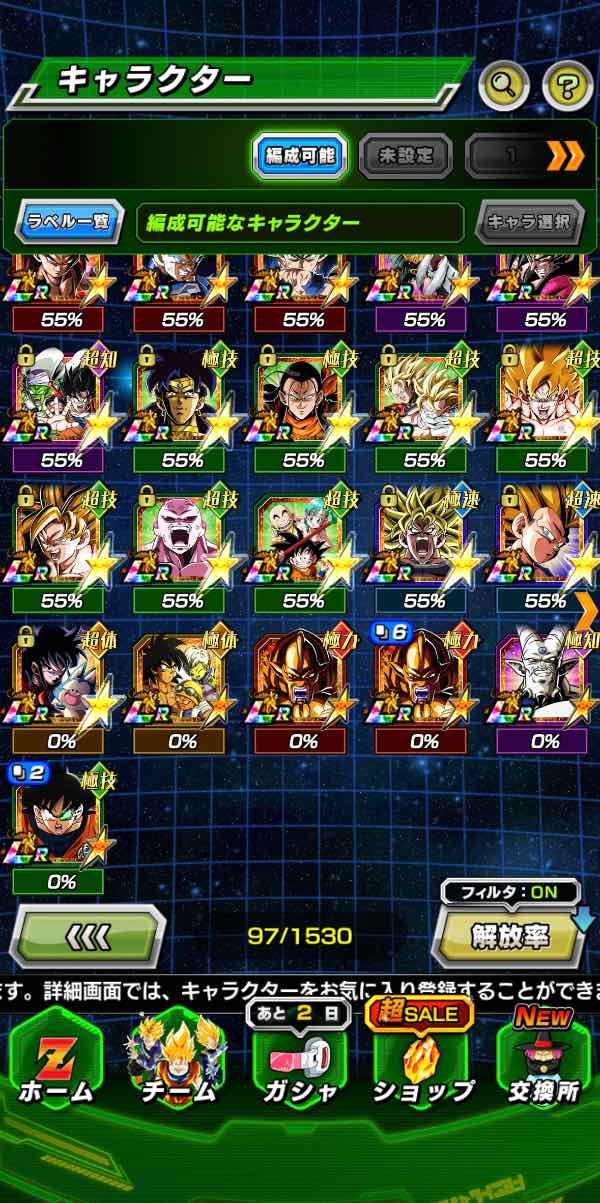
Task: Open the question mark help
Action: (x=567, y=86)
